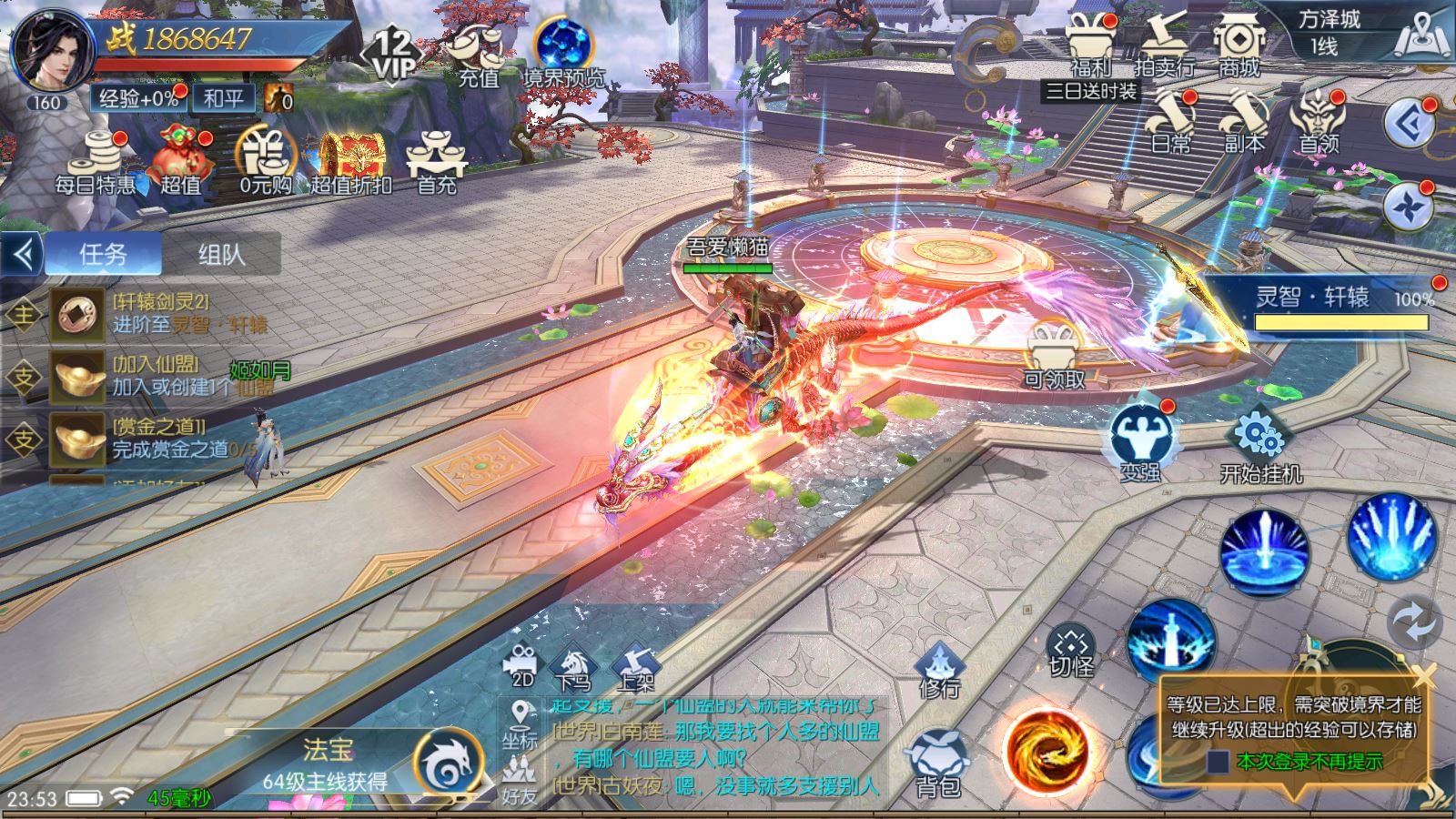The image size is (1456, 819).
Task: Open the 日常 daily activities
Action: [x=1170, y=123]
